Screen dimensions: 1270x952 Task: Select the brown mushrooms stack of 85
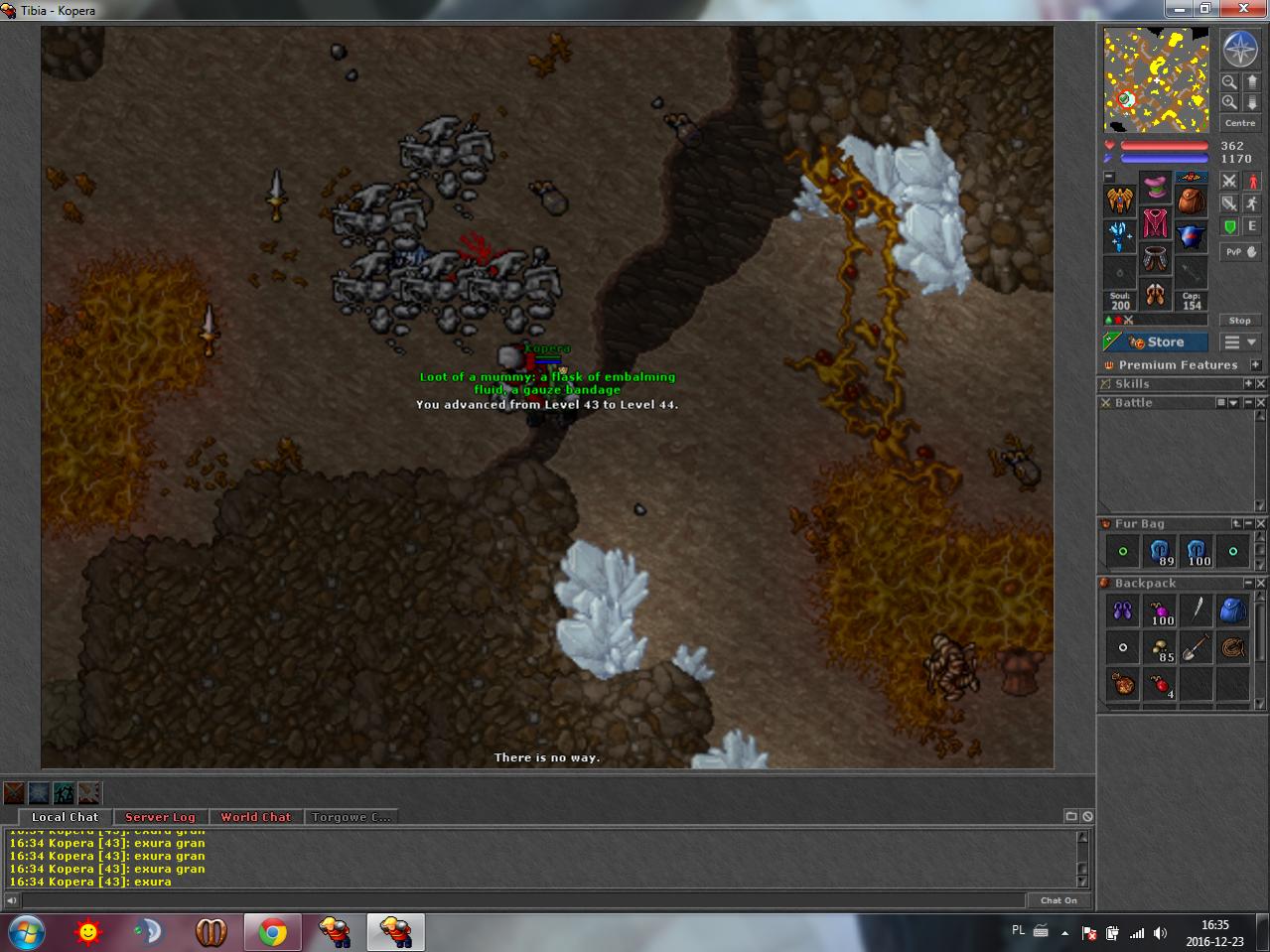(x=1160, y=648)
